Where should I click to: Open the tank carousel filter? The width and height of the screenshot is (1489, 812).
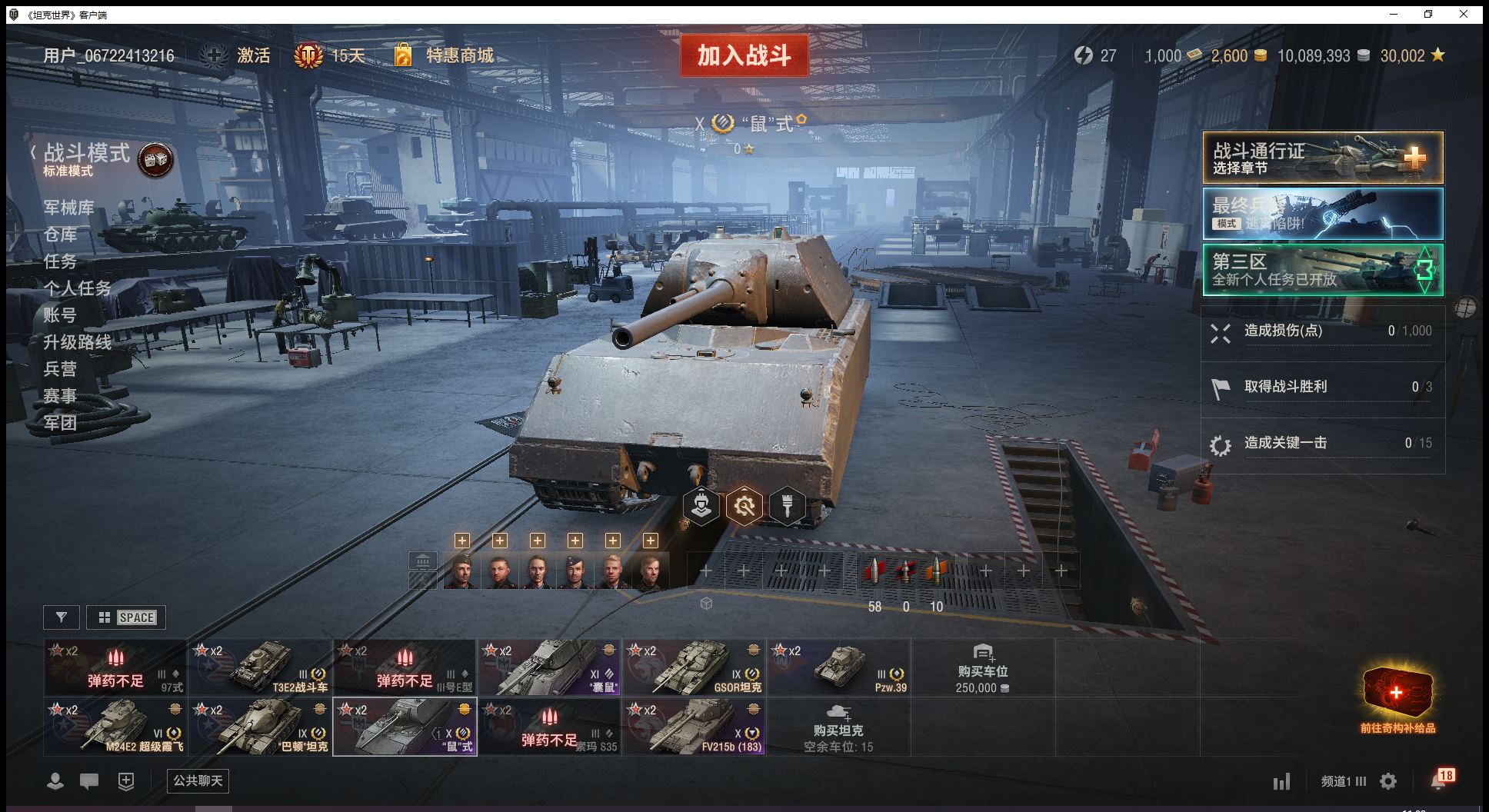coord(62,617)
